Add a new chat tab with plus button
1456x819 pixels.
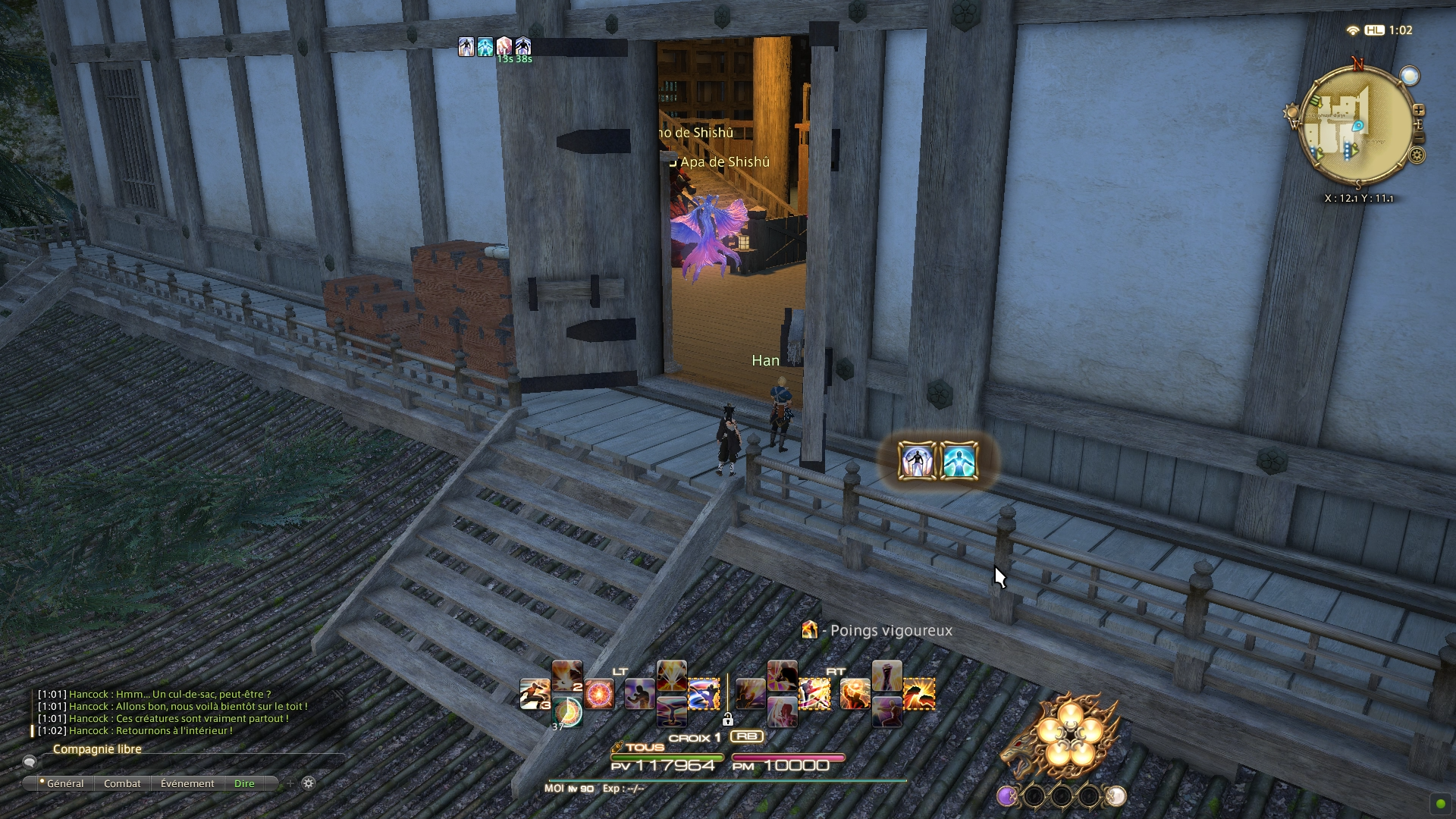290,783
